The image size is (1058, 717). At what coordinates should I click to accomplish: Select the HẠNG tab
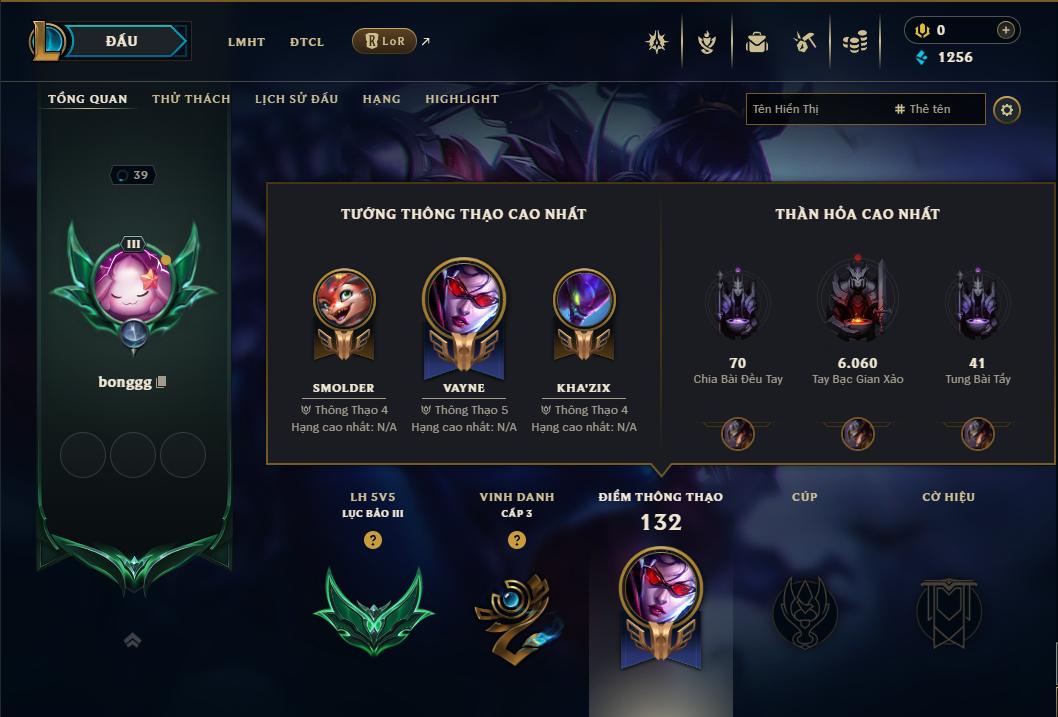point(381,99)
